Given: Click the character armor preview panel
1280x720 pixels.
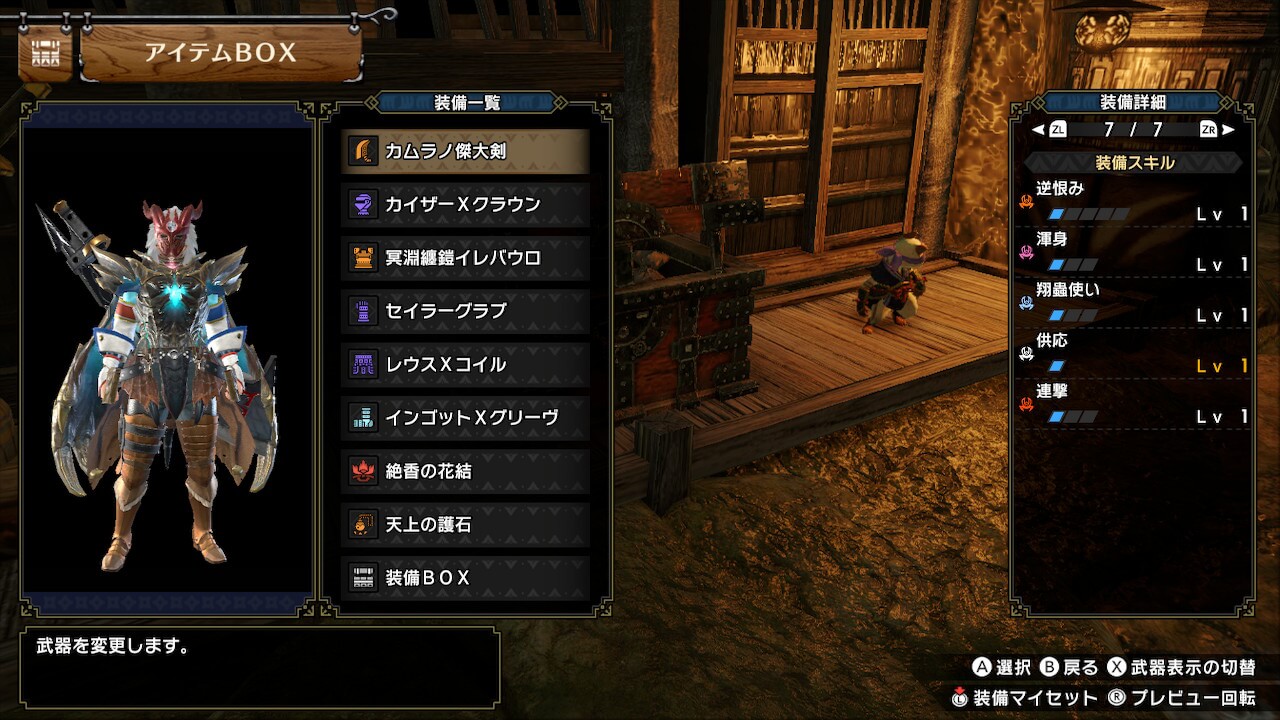Looking at the screenshot, I should coord(167,360).
